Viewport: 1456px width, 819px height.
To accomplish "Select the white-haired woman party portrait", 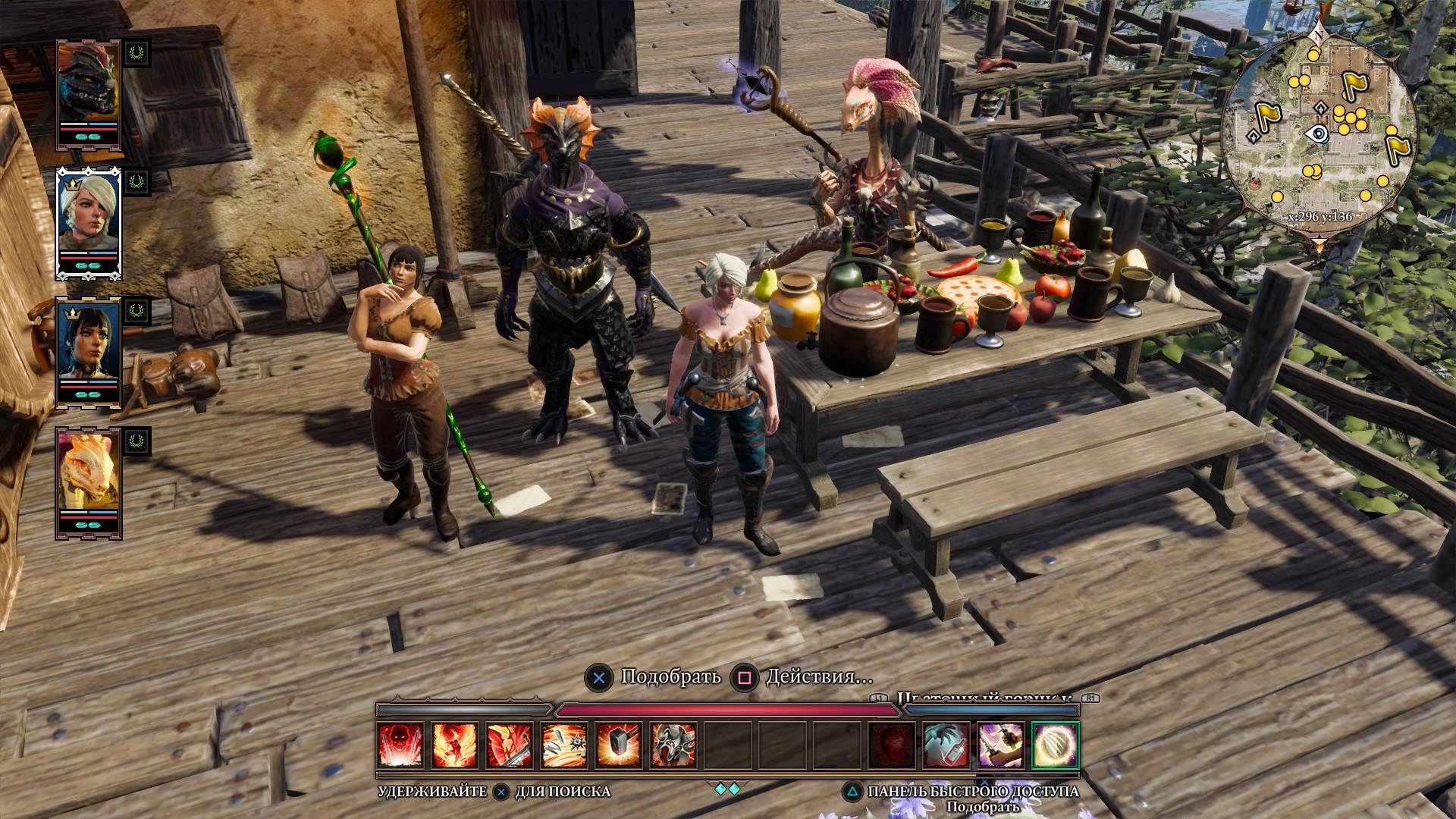I will [x=89, y=216].
